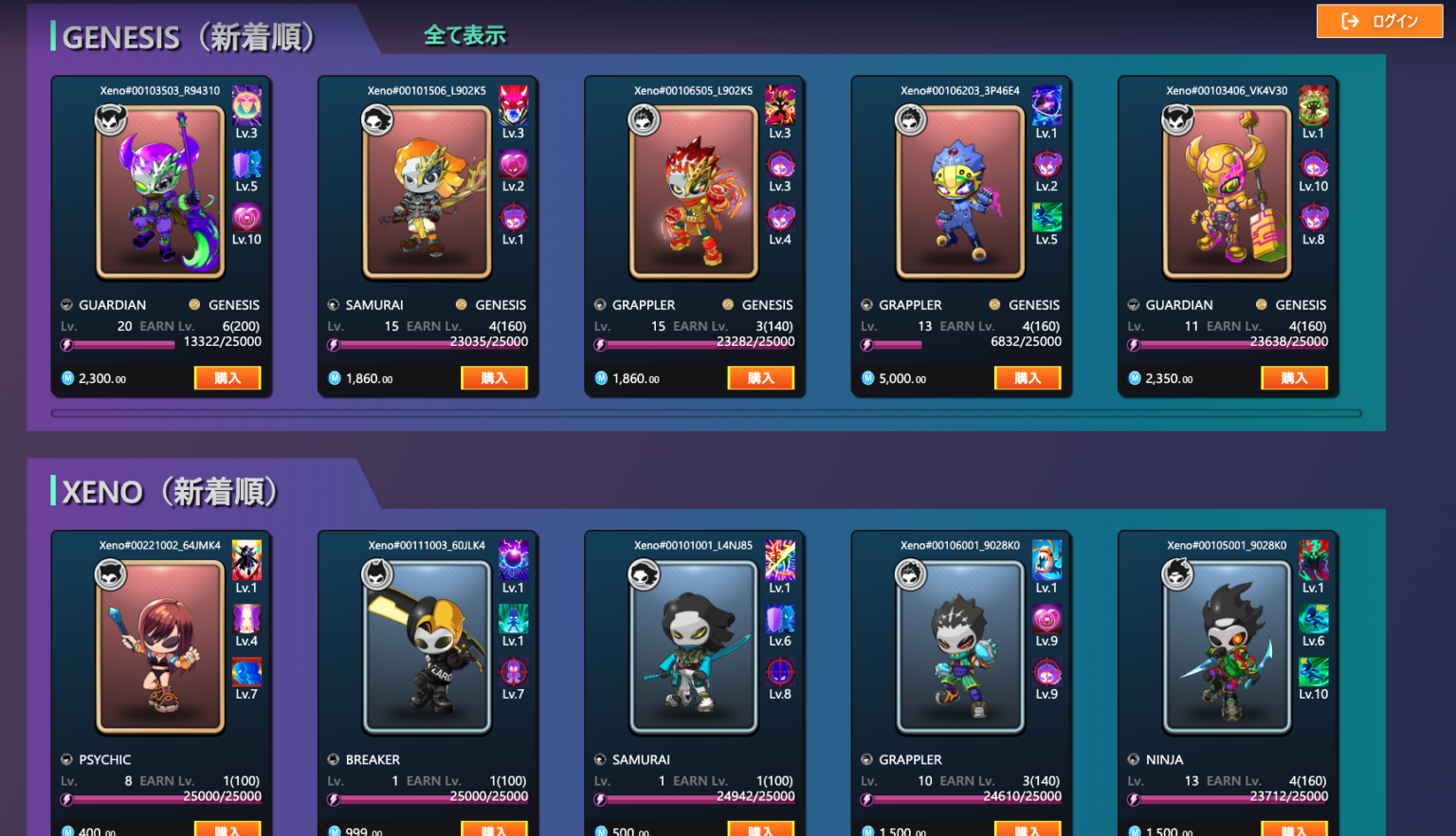The width and height of the screenshot is (1456, 836).
Task: Click the Genesis list horizontal scrollbar
Action: (706, 413)
